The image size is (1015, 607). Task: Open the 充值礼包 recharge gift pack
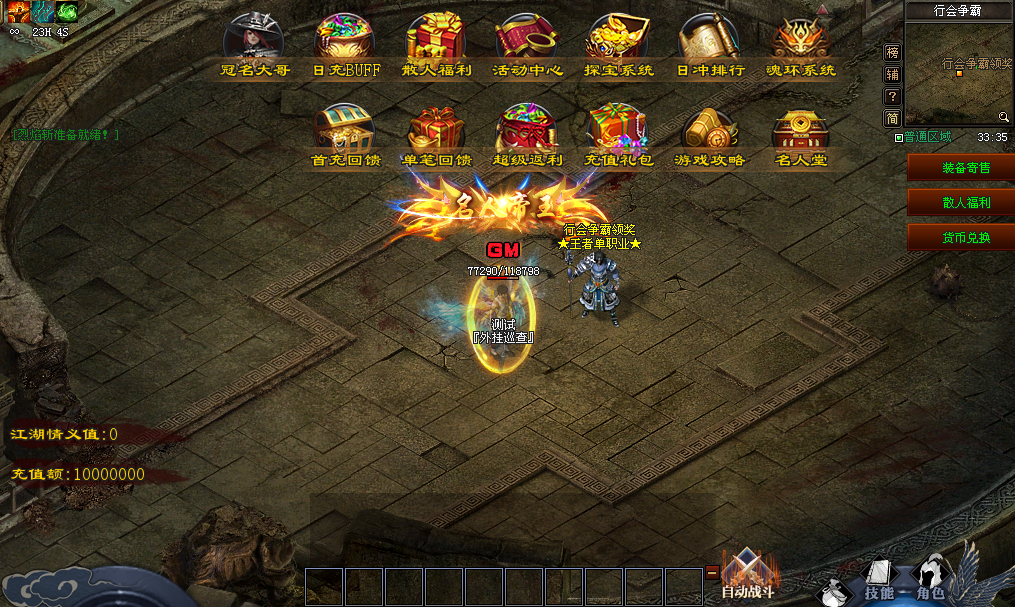tap(618, 132)
